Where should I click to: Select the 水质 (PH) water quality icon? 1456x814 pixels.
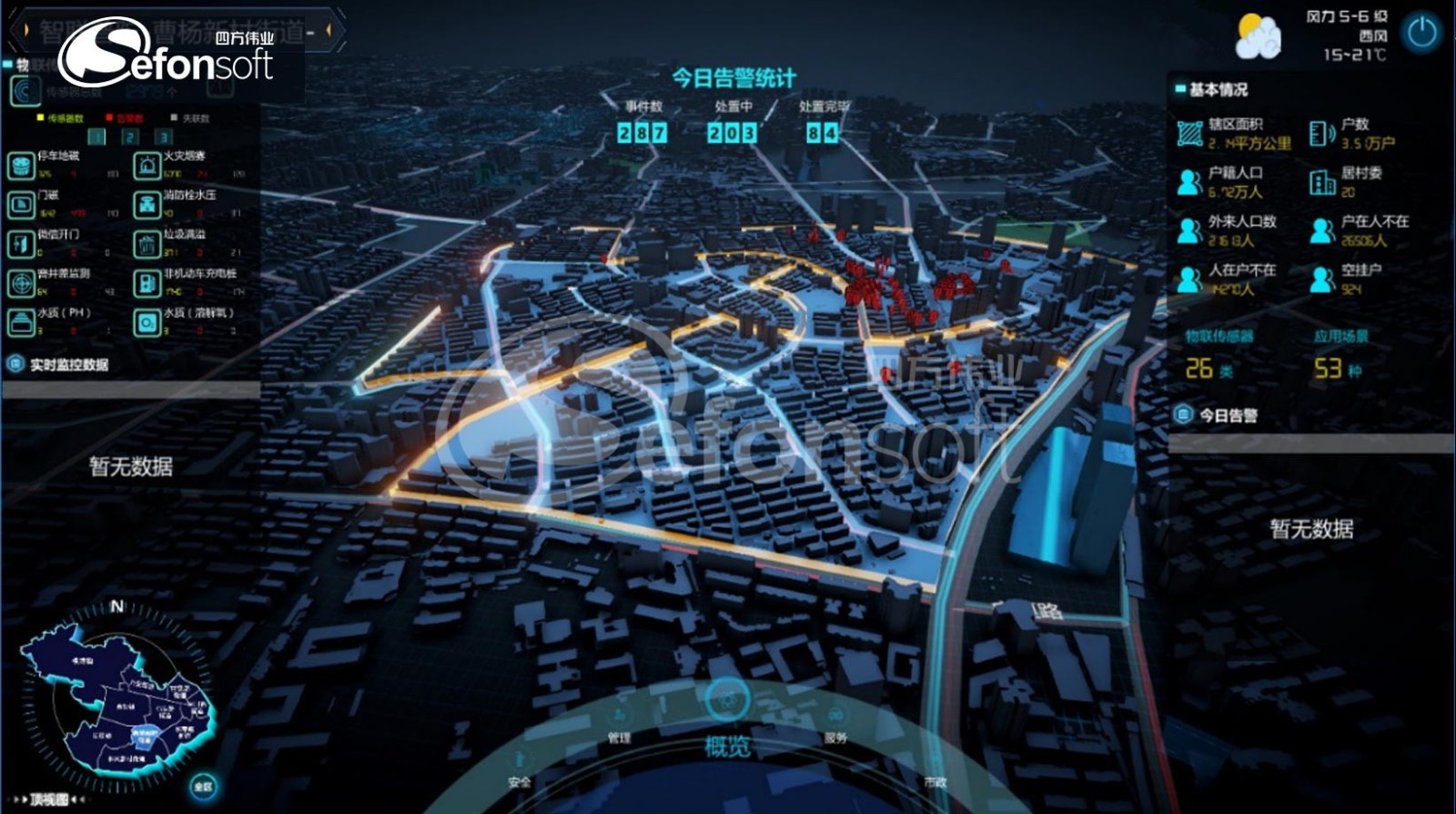[x=21, y=322]
